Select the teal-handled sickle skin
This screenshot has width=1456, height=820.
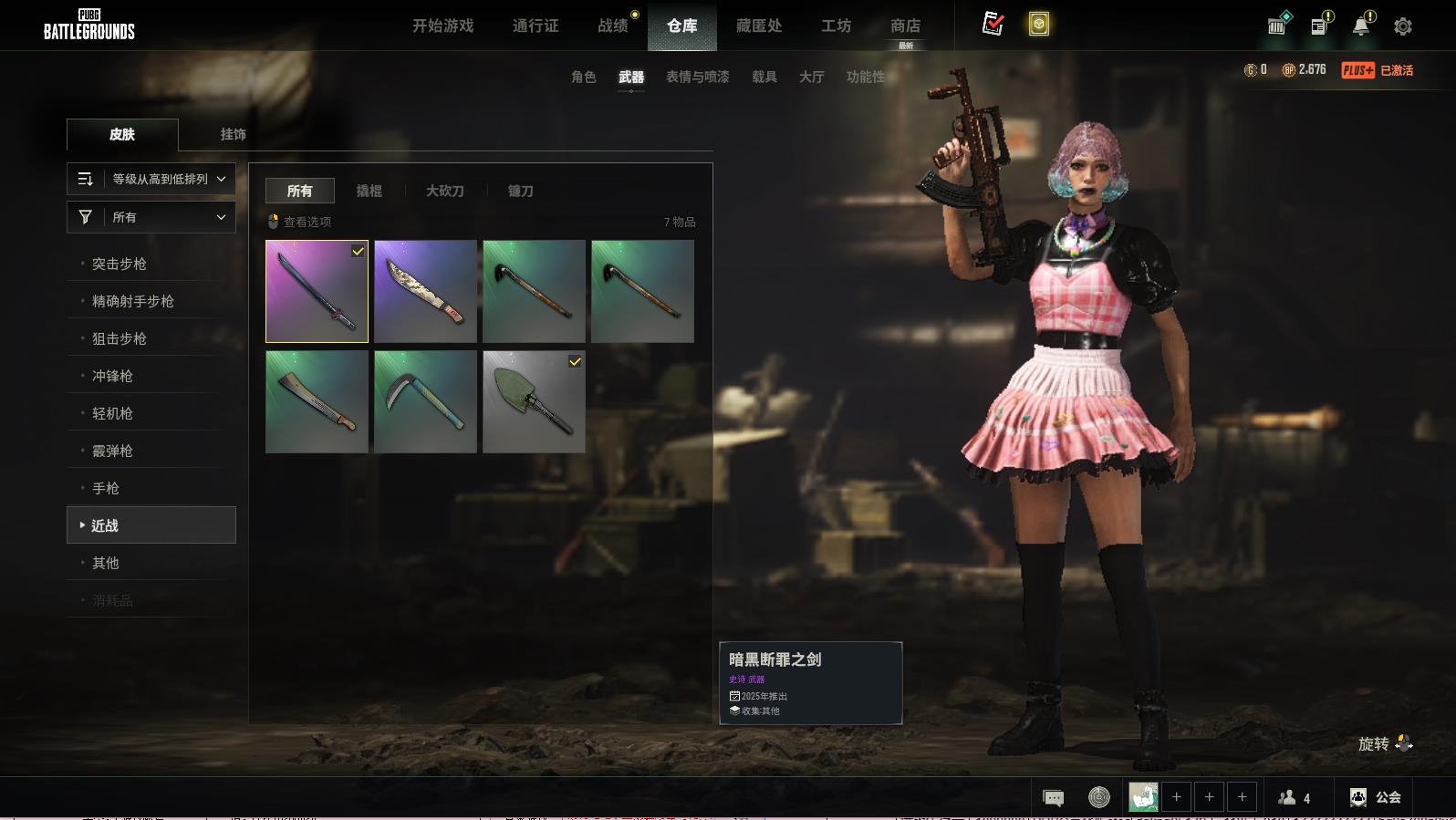click(425, 401)
